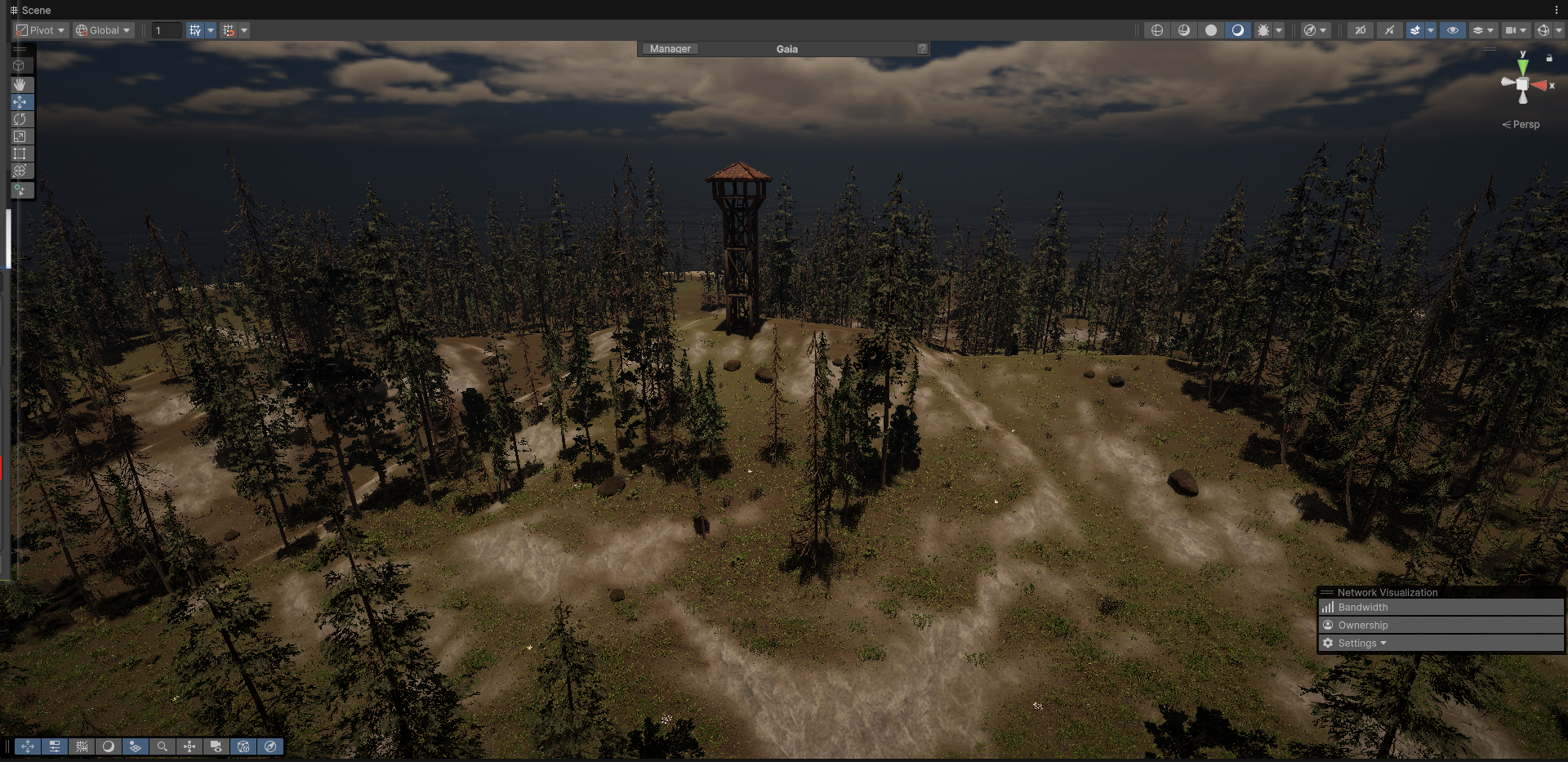Choose the rotate tool

point(20,119)
